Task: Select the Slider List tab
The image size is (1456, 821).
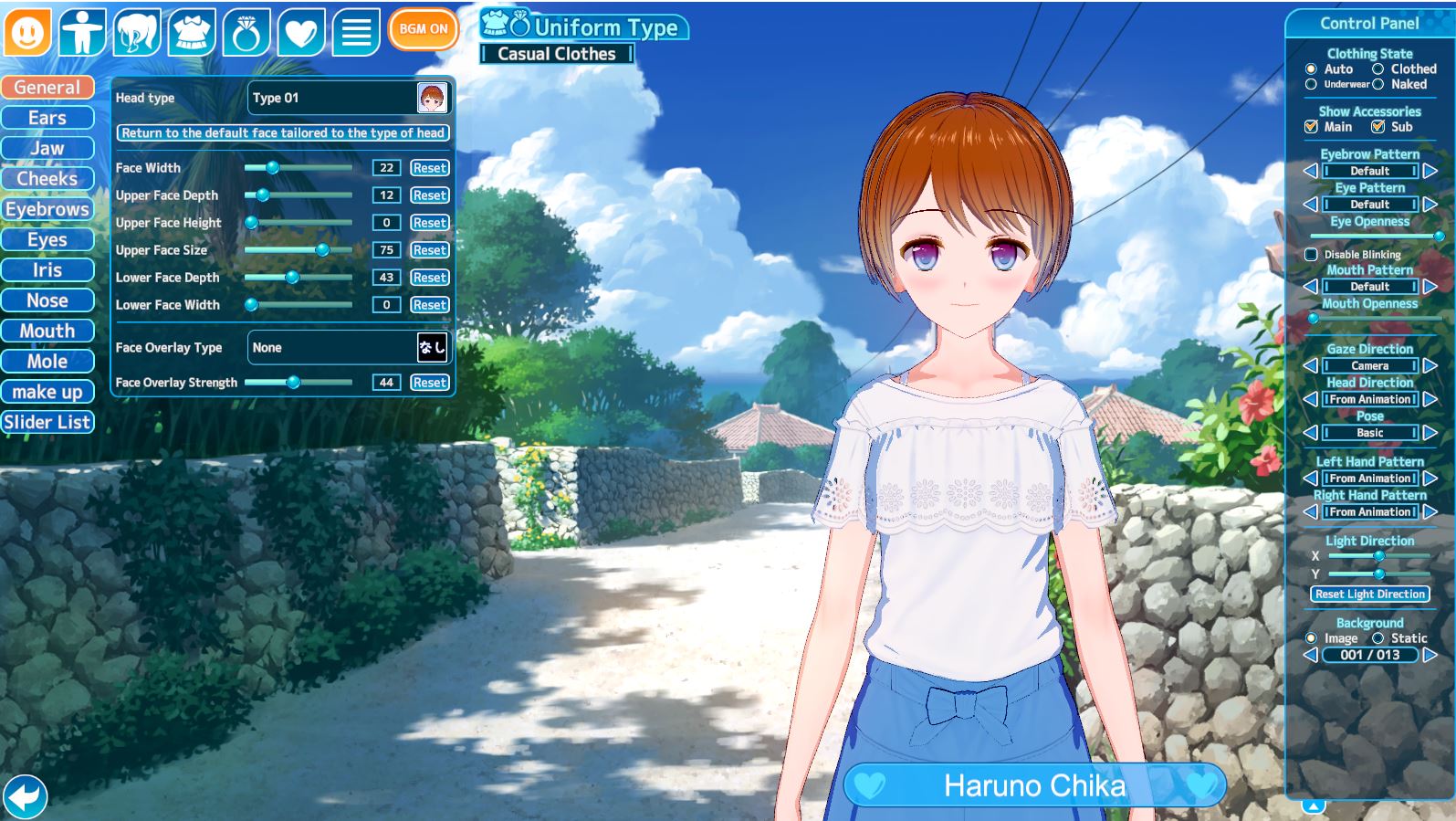Action: click(47, 422)
